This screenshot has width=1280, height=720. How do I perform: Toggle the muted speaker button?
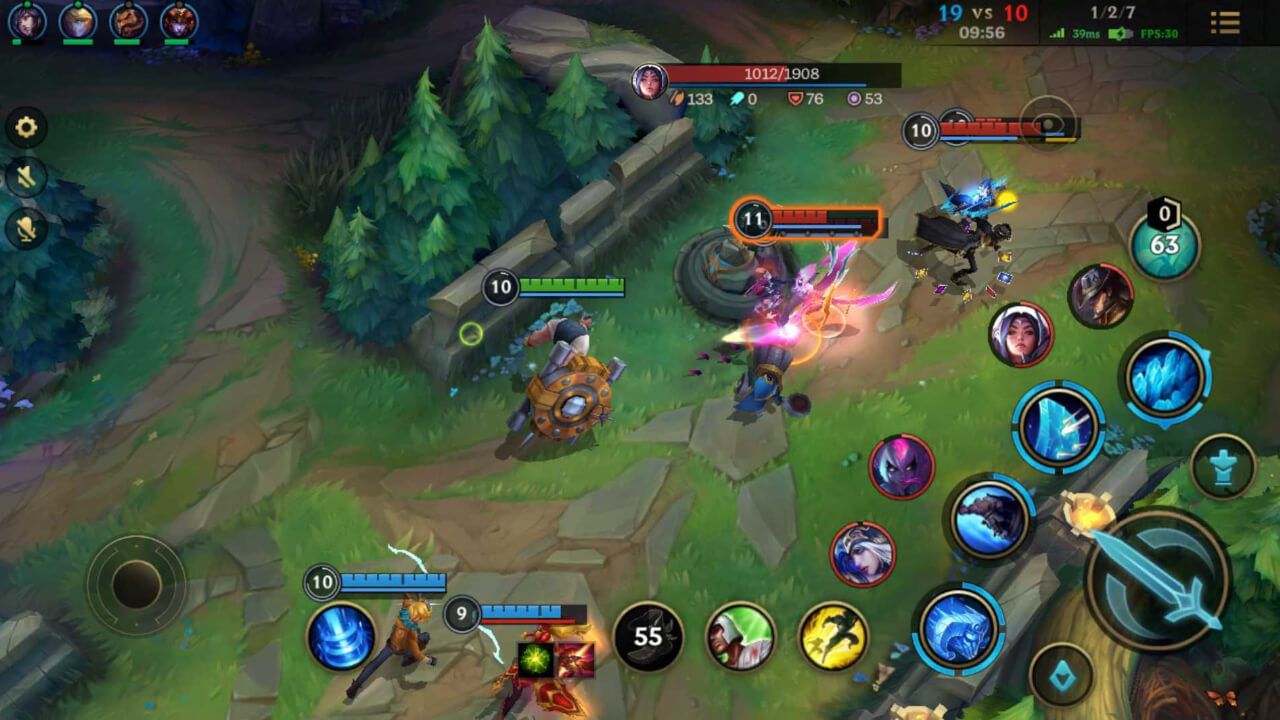[26, 178]
